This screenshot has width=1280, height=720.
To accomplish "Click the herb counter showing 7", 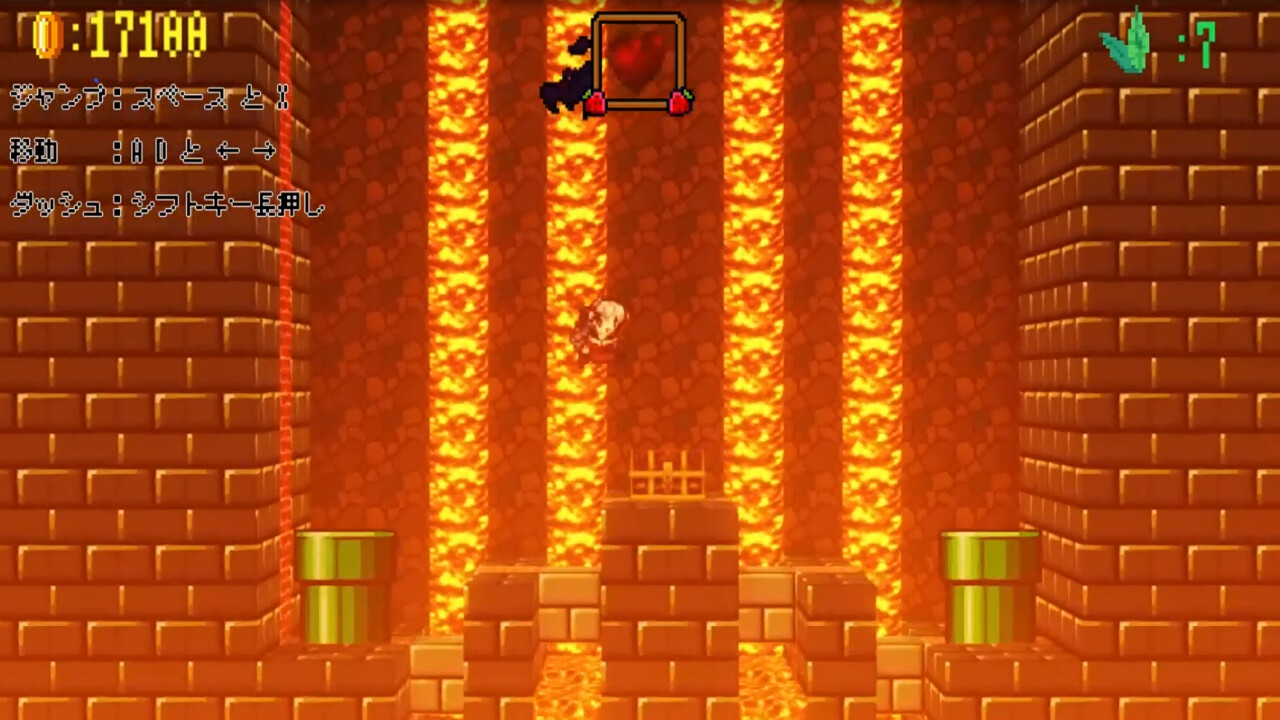I will click(x=1205, y=45).
